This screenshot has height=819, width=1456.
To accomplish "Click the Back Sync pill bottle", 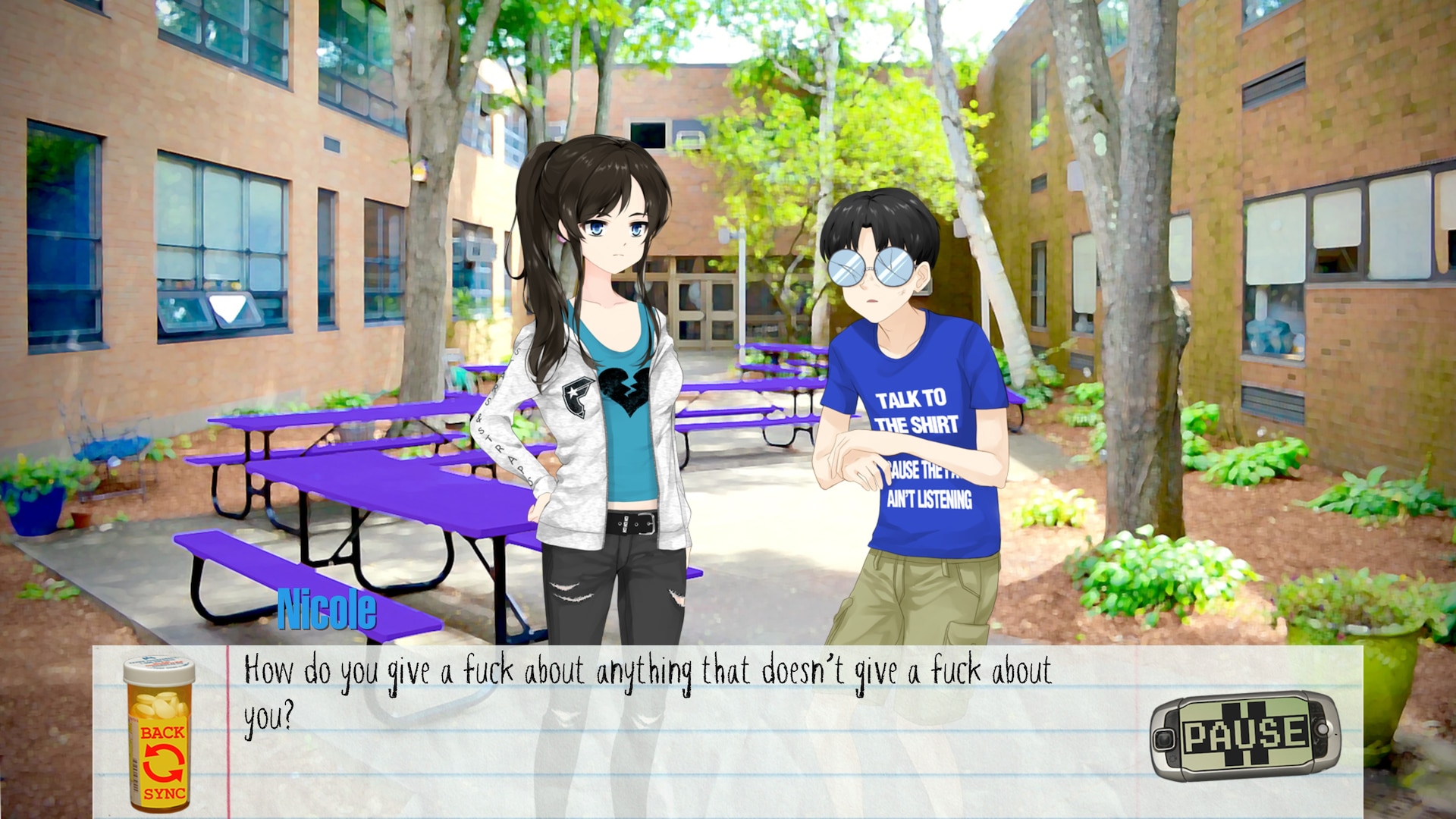I will (161, 734).
